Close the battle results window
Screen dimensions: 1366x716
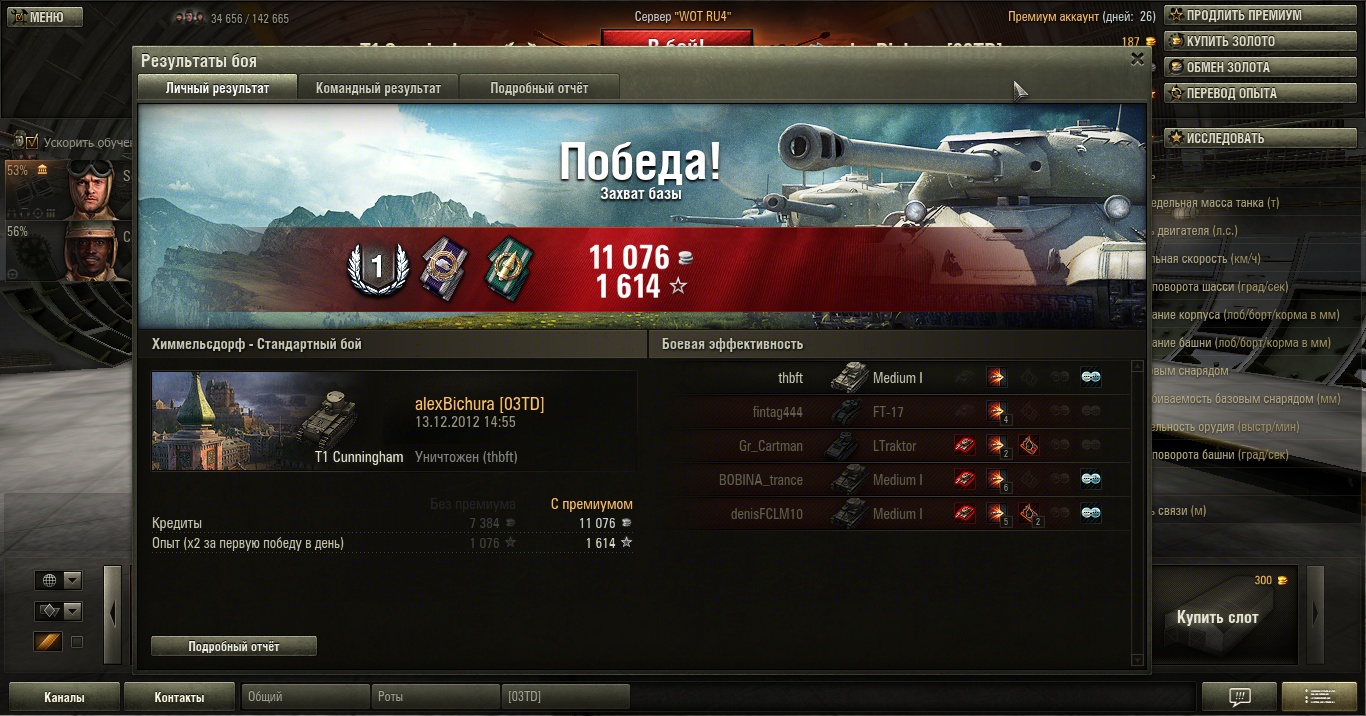1137,59
